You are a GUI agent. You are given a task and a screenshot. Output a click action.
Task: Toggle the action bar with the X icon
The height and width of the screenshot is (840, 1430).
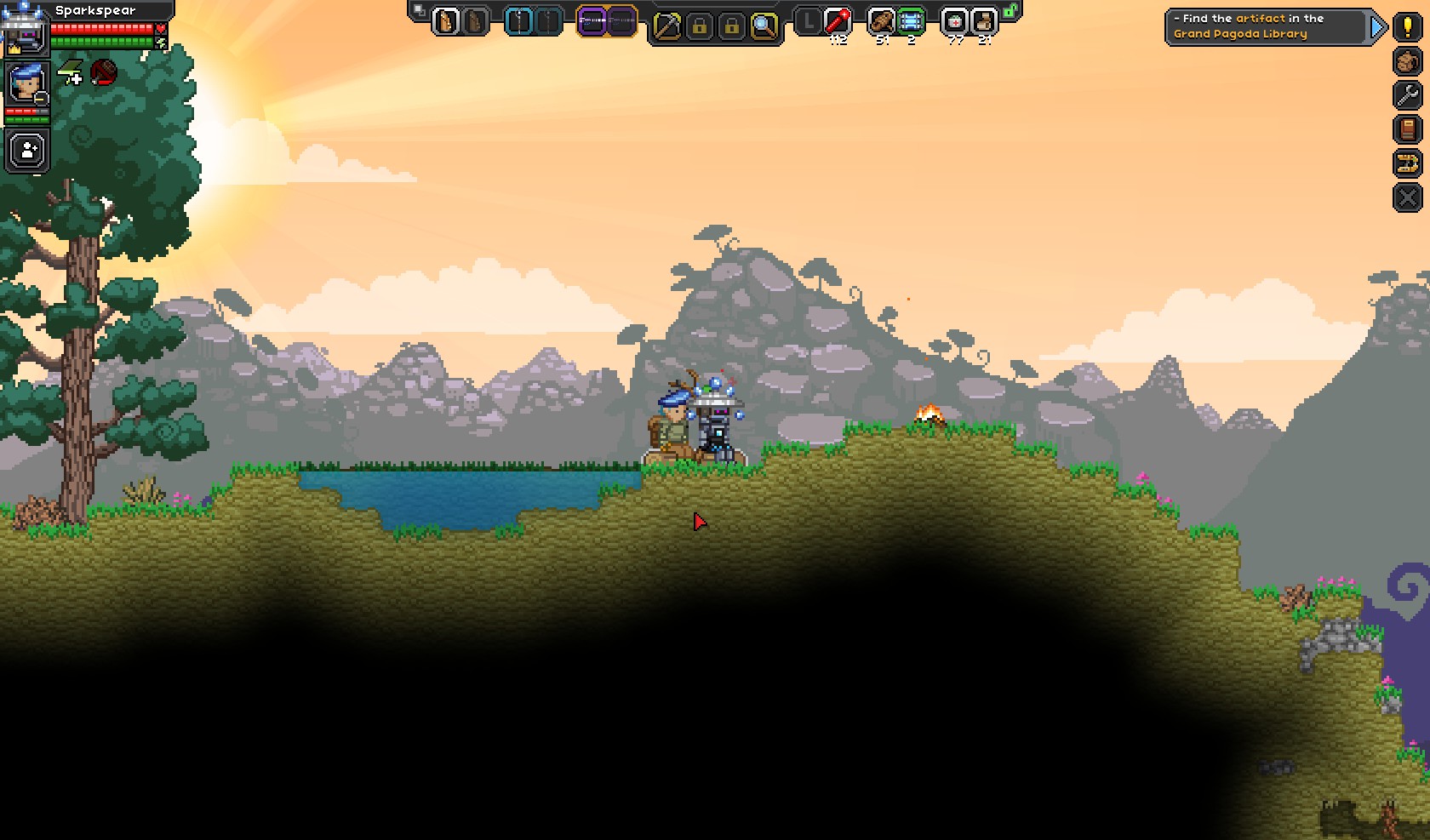tap(1407, 196)
